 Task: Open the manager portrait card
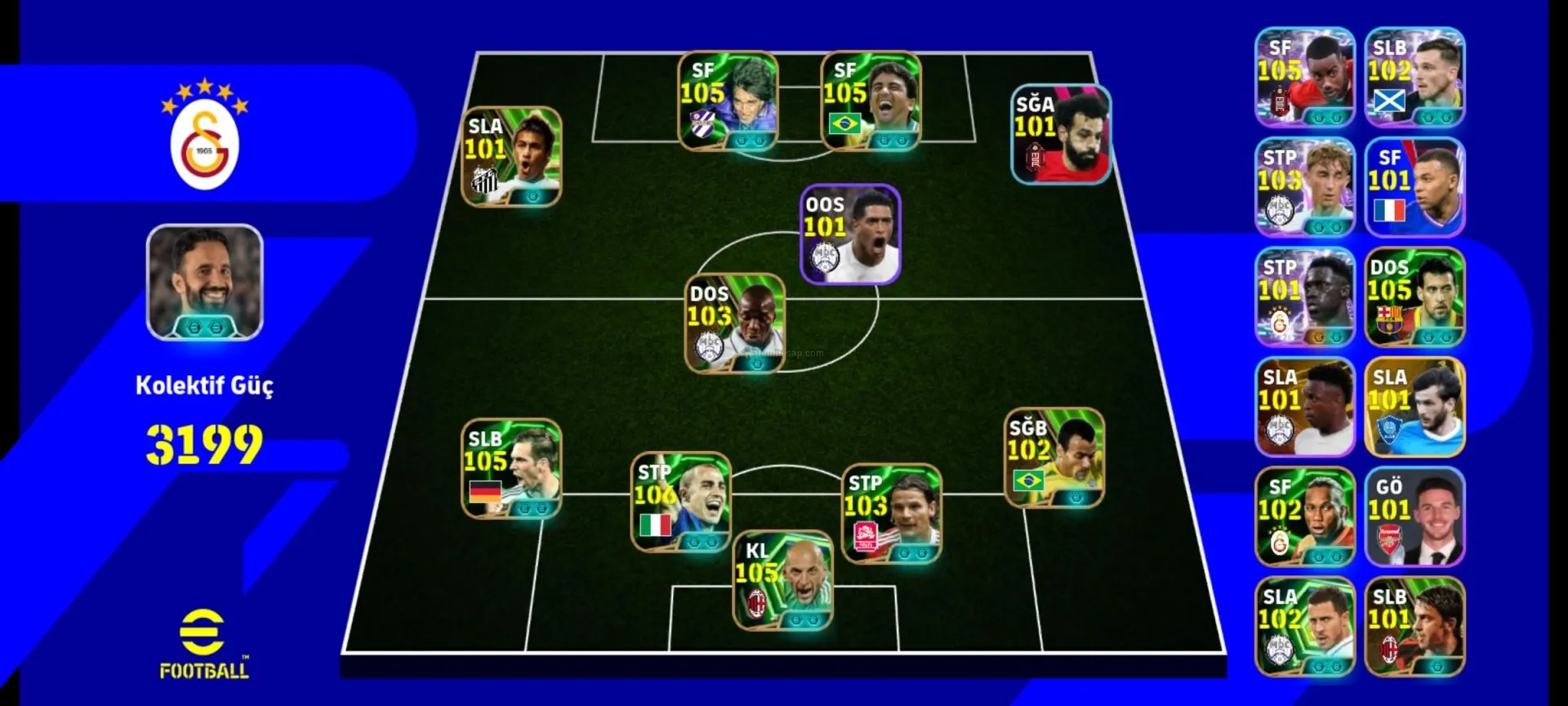[205, 282]
